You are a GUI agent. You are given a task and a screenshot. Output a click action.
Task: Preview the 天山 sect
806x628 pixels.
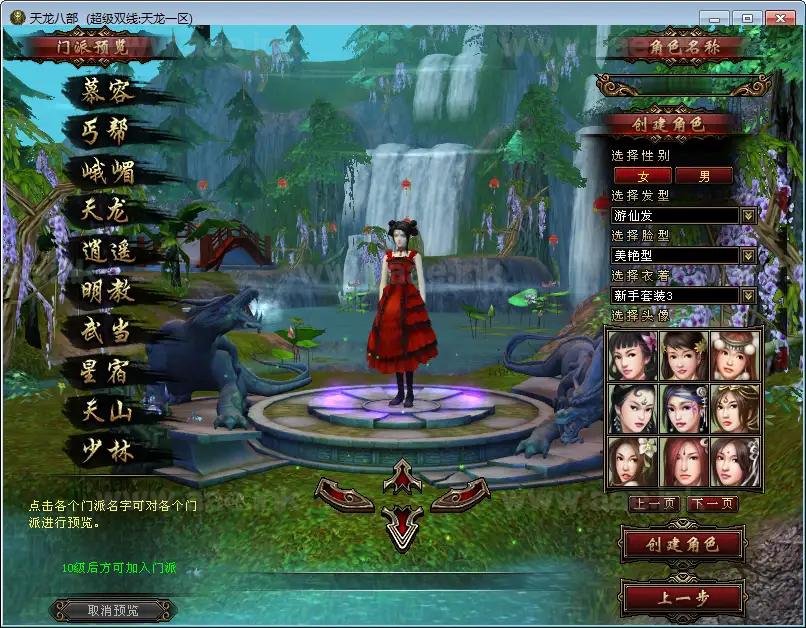point(108,411)
